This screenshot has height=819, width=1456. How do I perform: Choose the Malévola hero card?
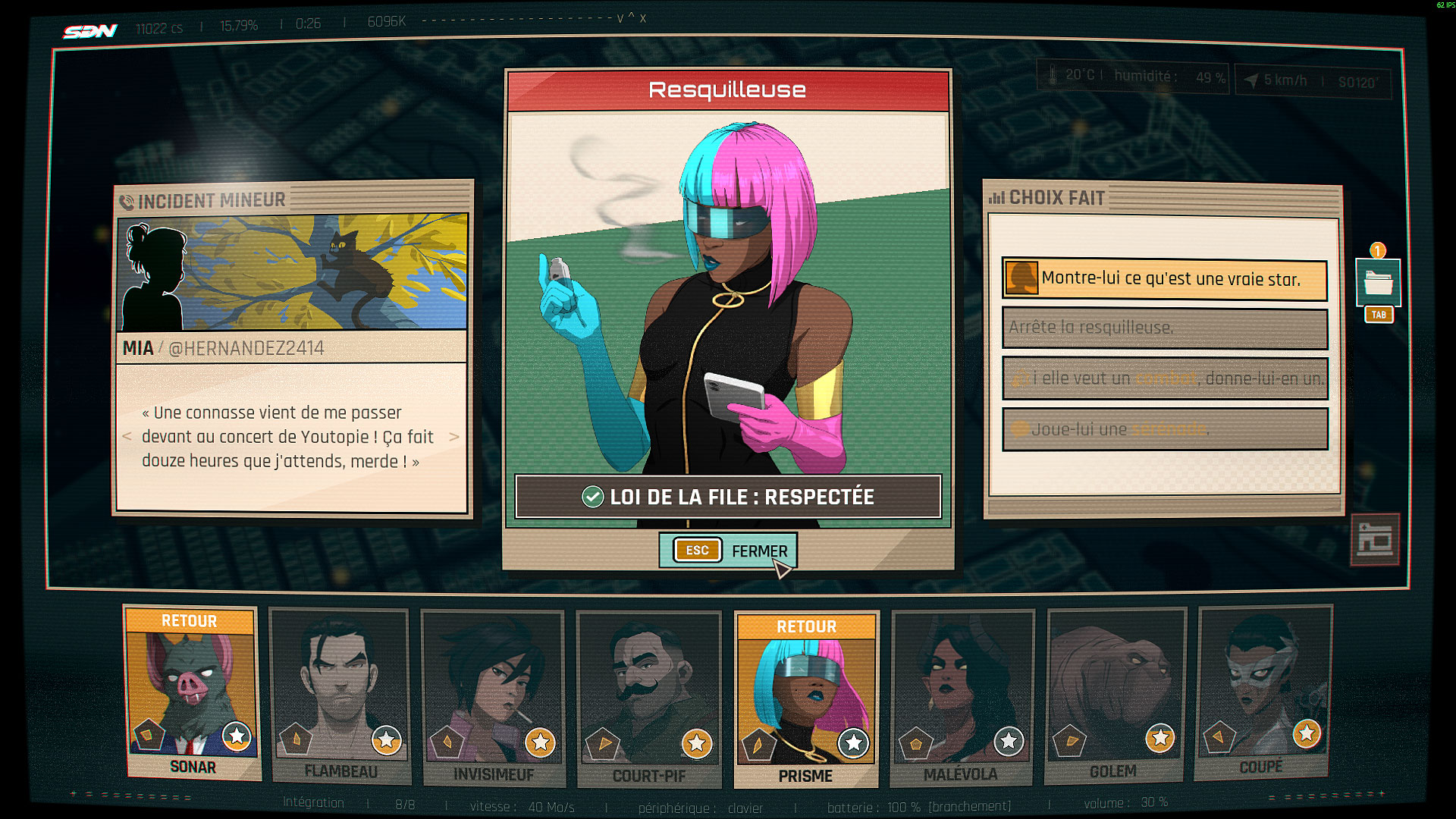961,698
